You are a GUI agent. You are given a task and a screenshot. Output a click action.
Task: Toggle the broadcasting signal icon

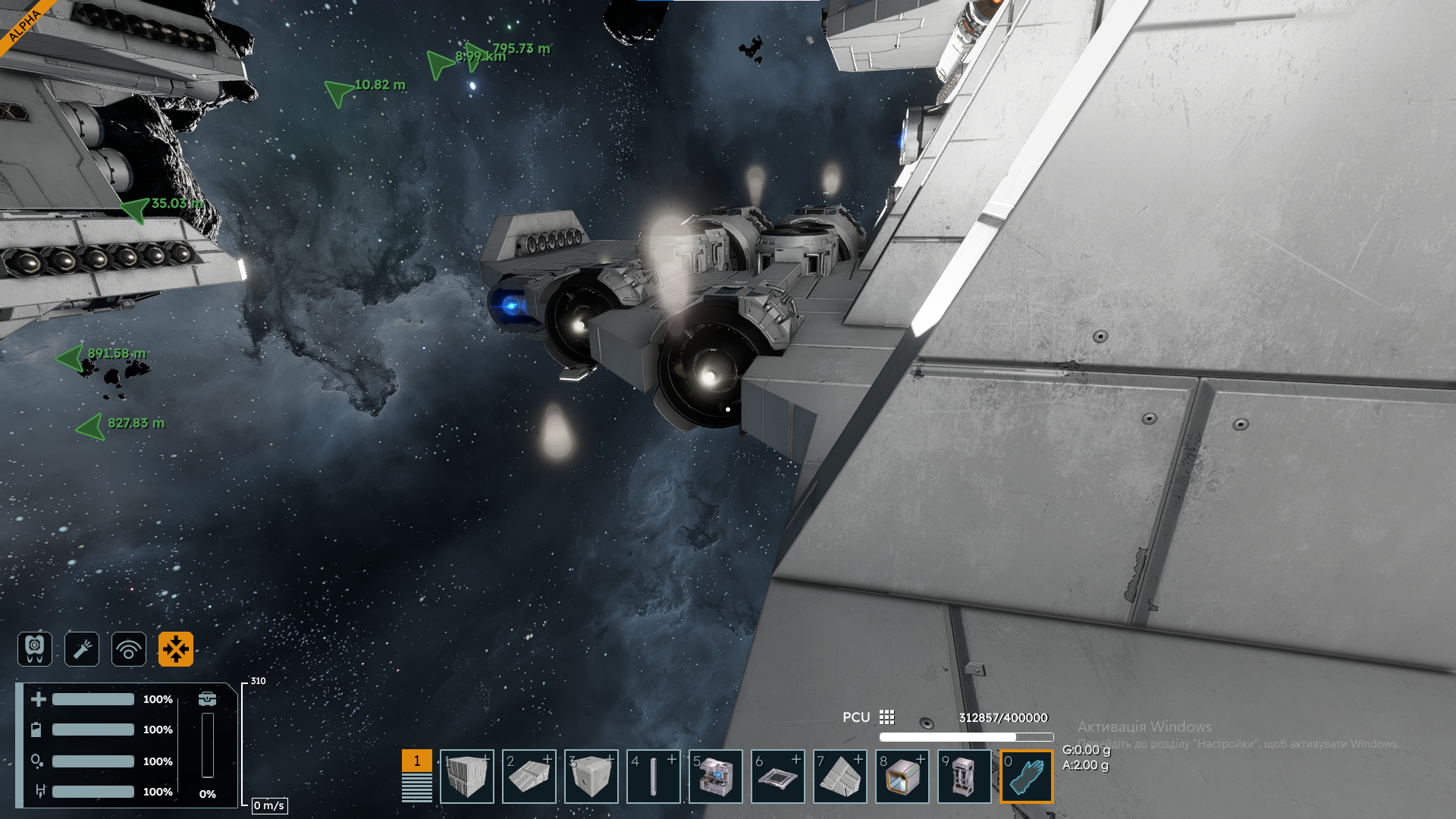click(x=129, y=649)
